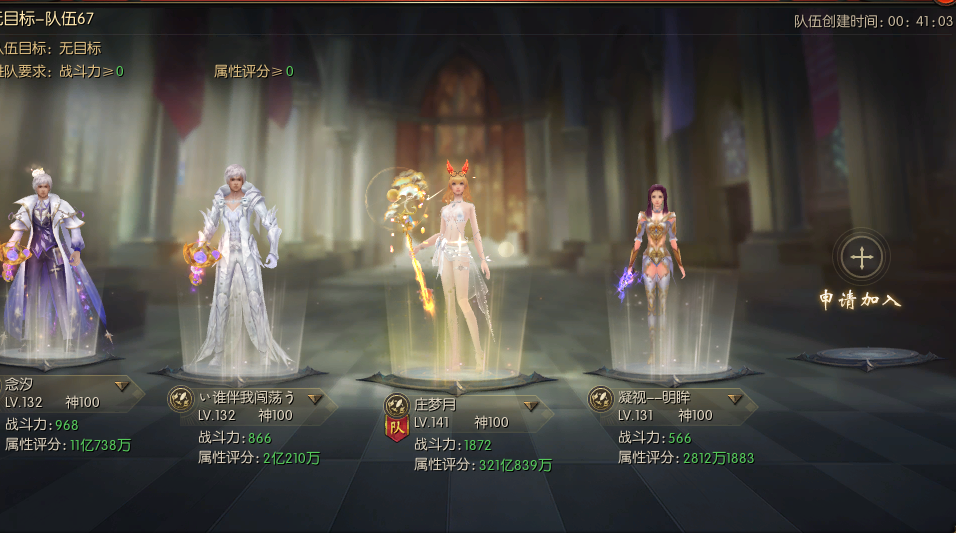The width and height of the screenshot is (956, 533).
Task: Click the class emblem beside 凝视--明眸
Action: (600, 399)
